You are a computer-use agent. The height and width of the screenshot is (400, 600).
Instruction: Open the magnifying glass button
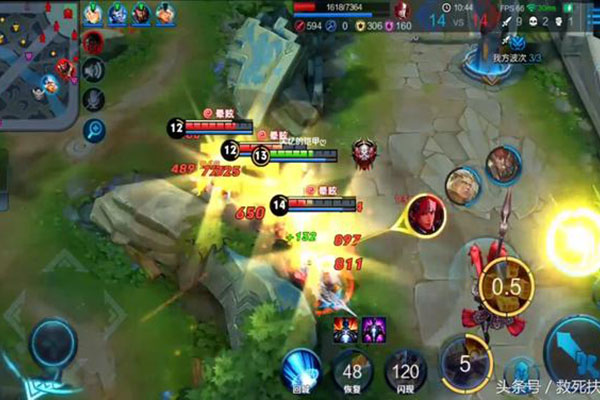95,129
